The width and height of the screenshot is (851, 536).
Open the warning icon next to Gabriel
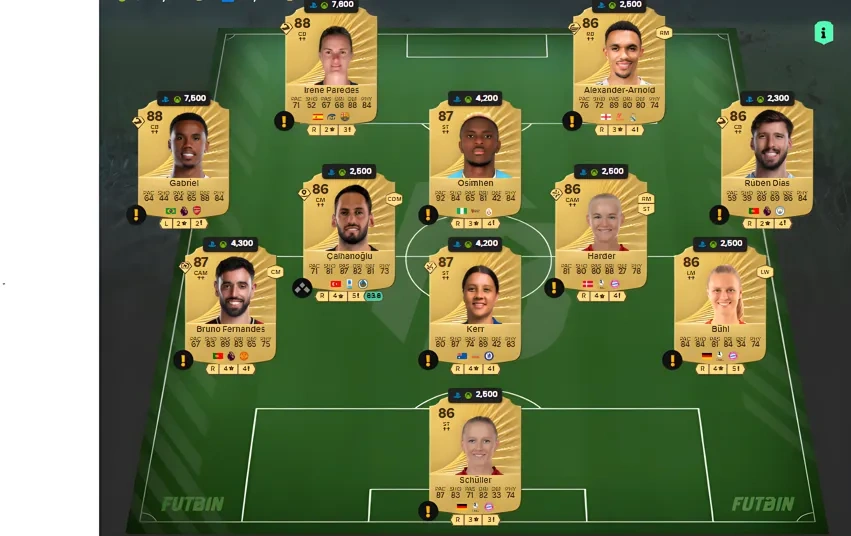(137, 214)
